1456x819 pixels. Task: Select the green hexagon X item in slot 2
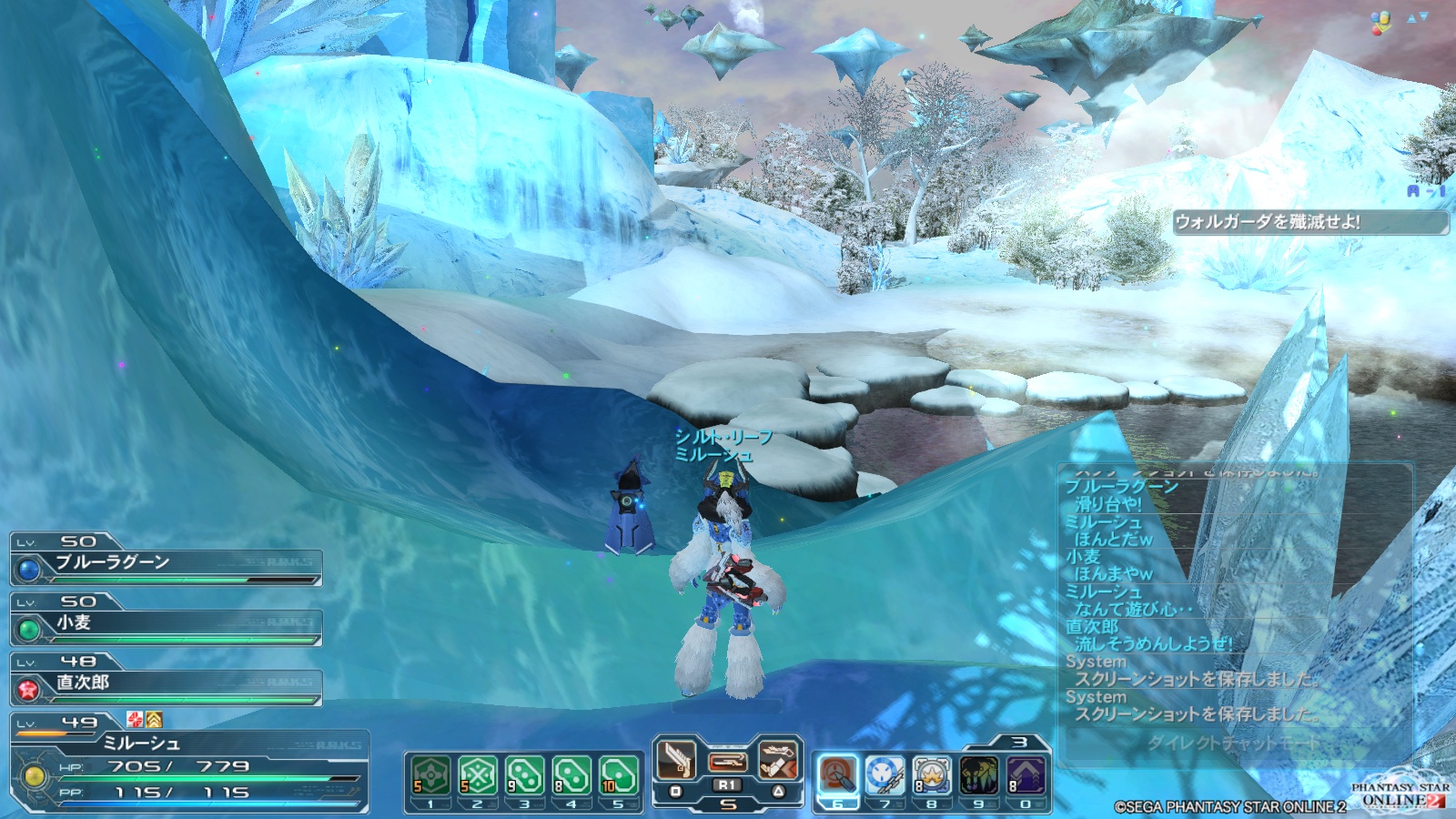click(477, 775)
